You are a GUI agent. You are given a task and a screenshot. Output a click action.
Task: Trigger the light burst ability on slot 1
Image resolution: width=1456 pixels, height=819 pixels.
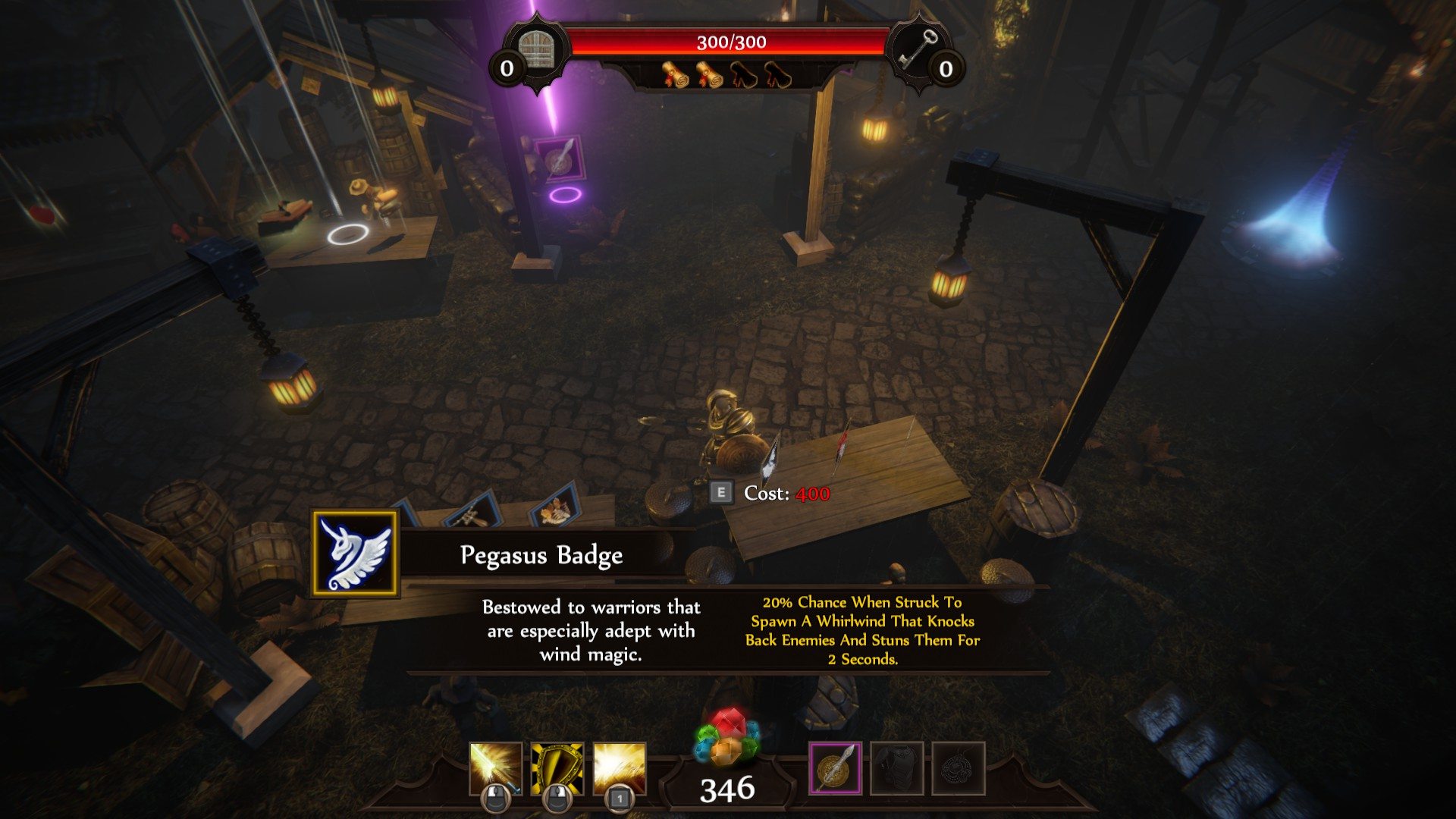(x=620, y=768)
